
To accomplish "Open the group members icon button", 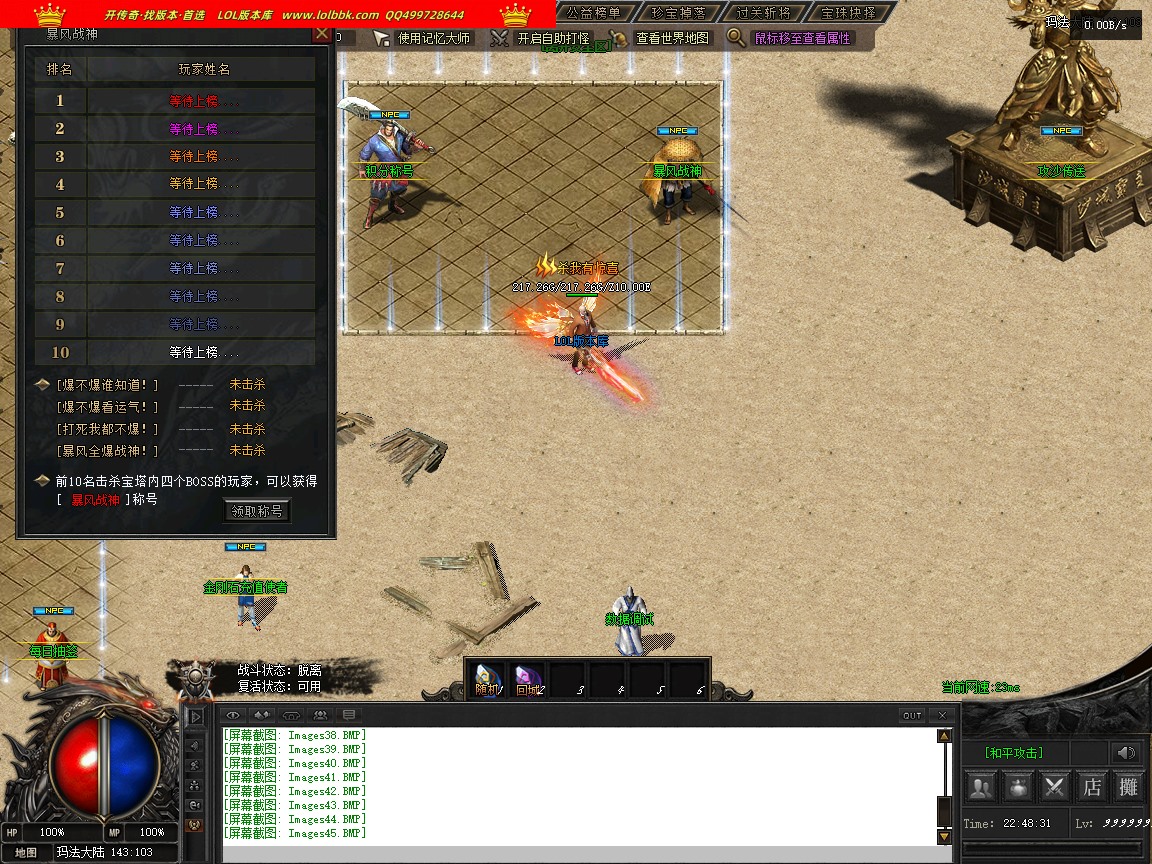I will (982, 787).
